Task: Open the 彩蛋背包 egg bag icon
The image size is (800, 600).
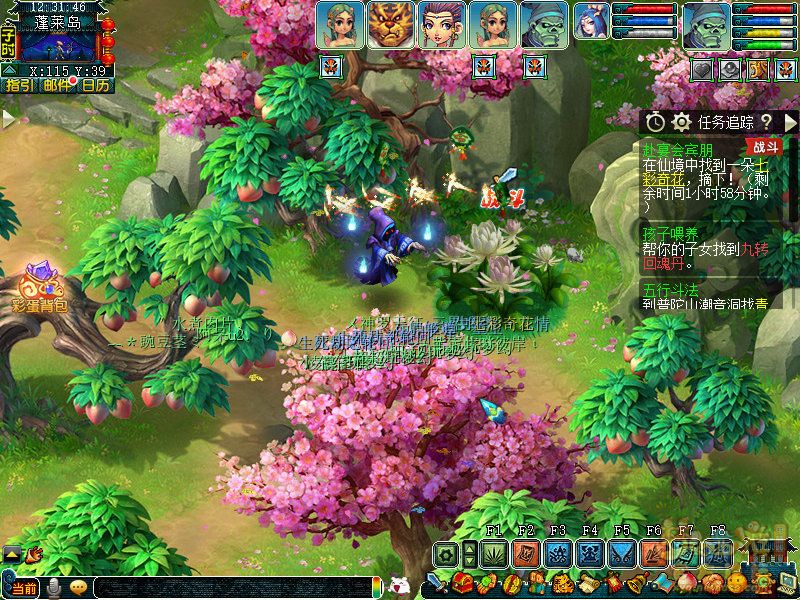Action: pos(40,286)
